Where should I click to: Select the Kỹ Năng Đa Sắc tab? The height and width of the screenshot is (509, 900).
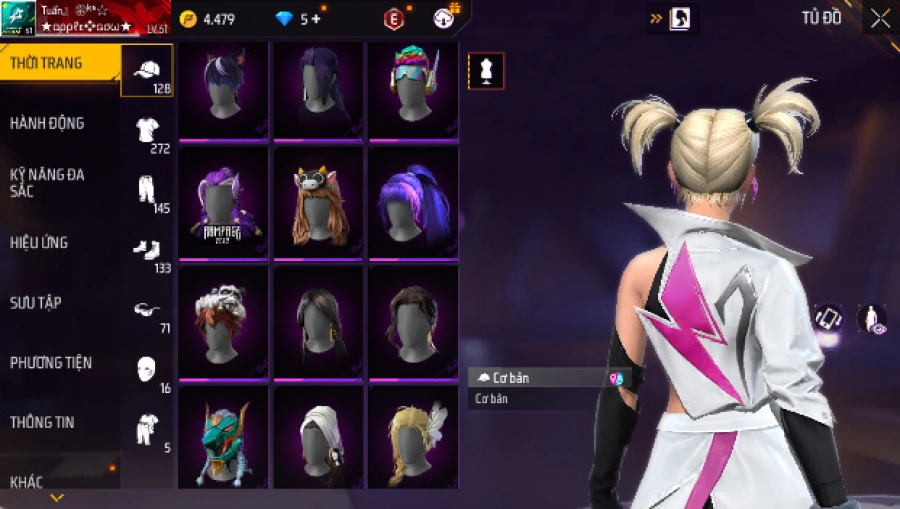pos(47,182)
